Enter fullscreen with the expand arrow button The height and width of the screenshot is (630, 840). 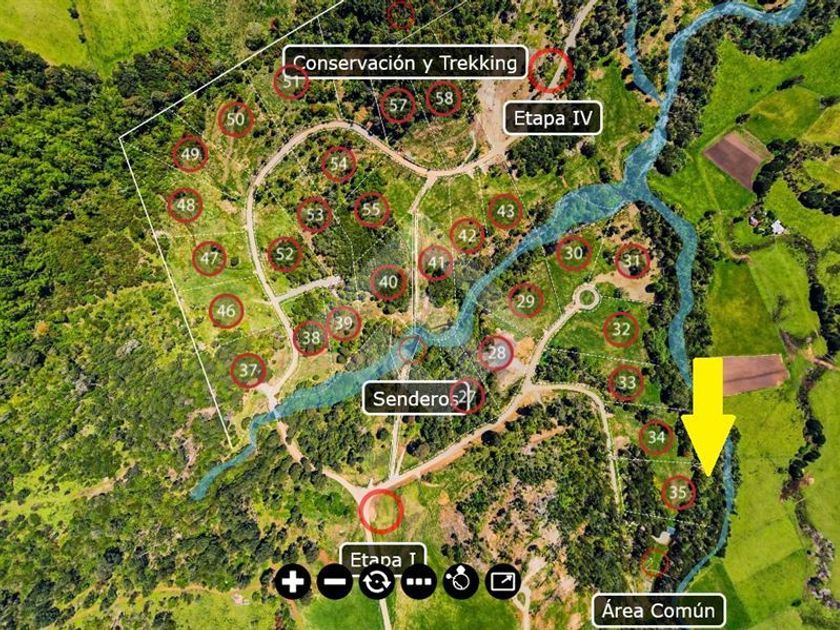[503, 580]
